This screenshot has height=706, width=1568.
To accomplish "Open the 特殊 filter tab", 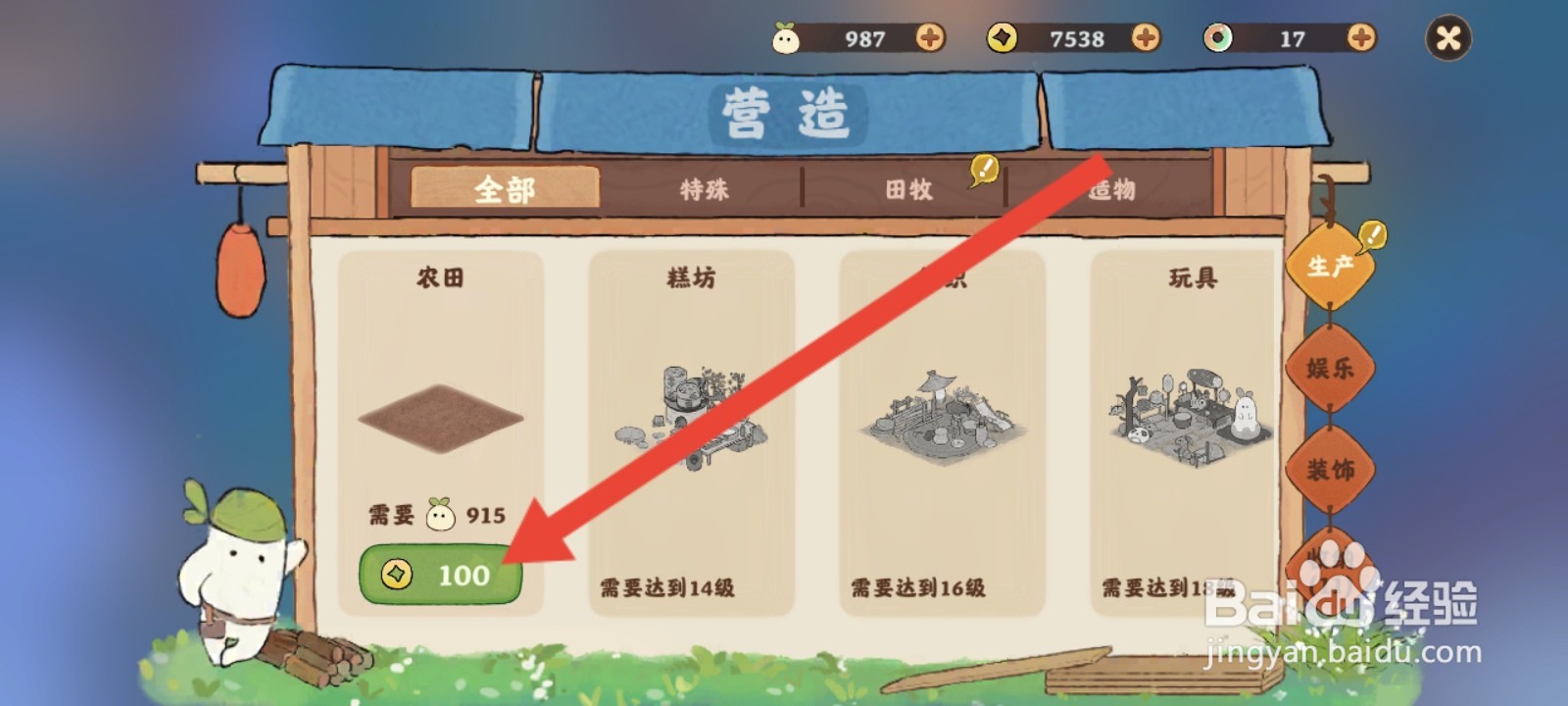I will pyautogui.click(x=706, y=190).
